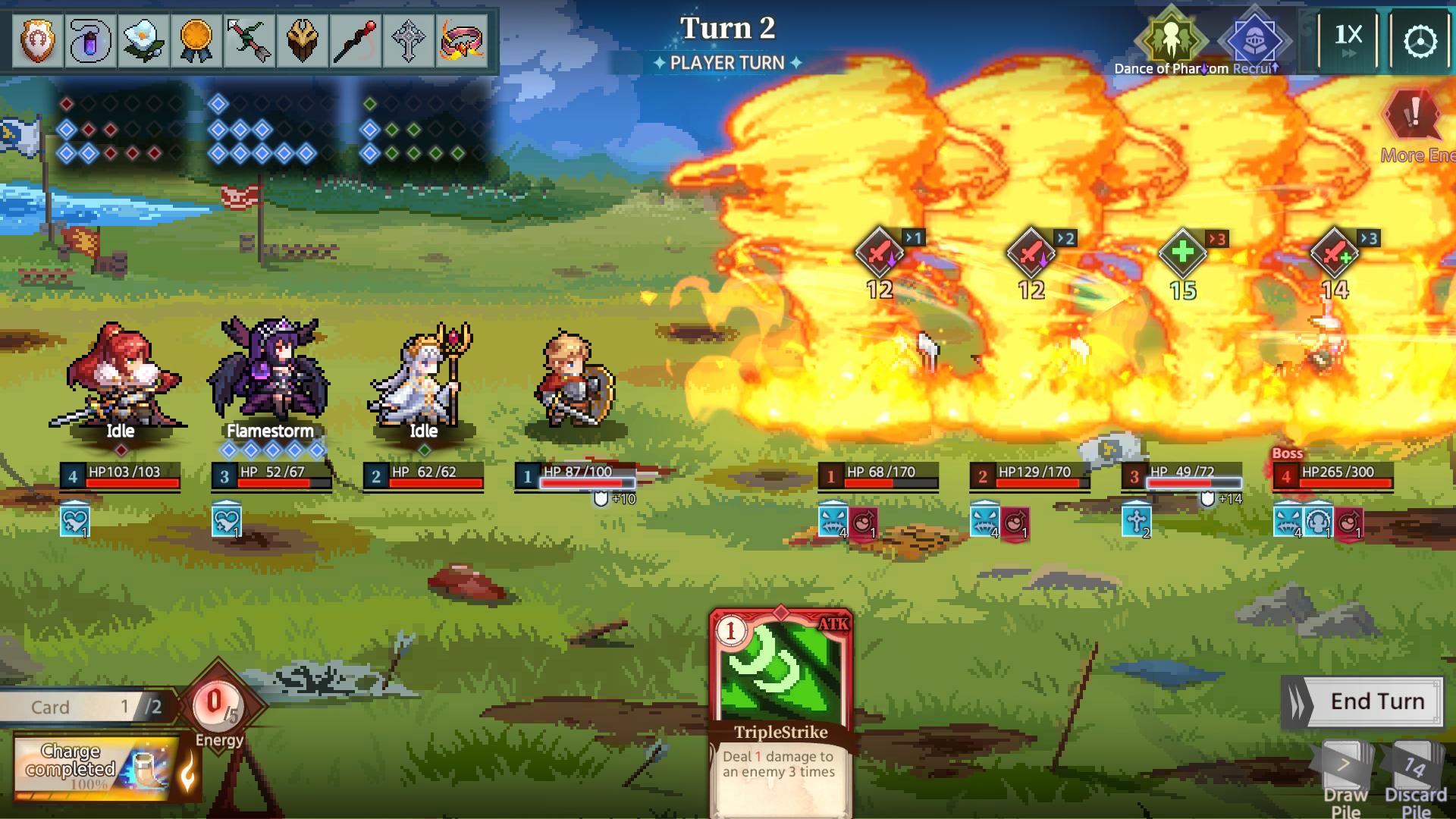Open the settings gear menu
Image resolution: width=1456 pixels, height=819 pixels.
(1420, 41)
